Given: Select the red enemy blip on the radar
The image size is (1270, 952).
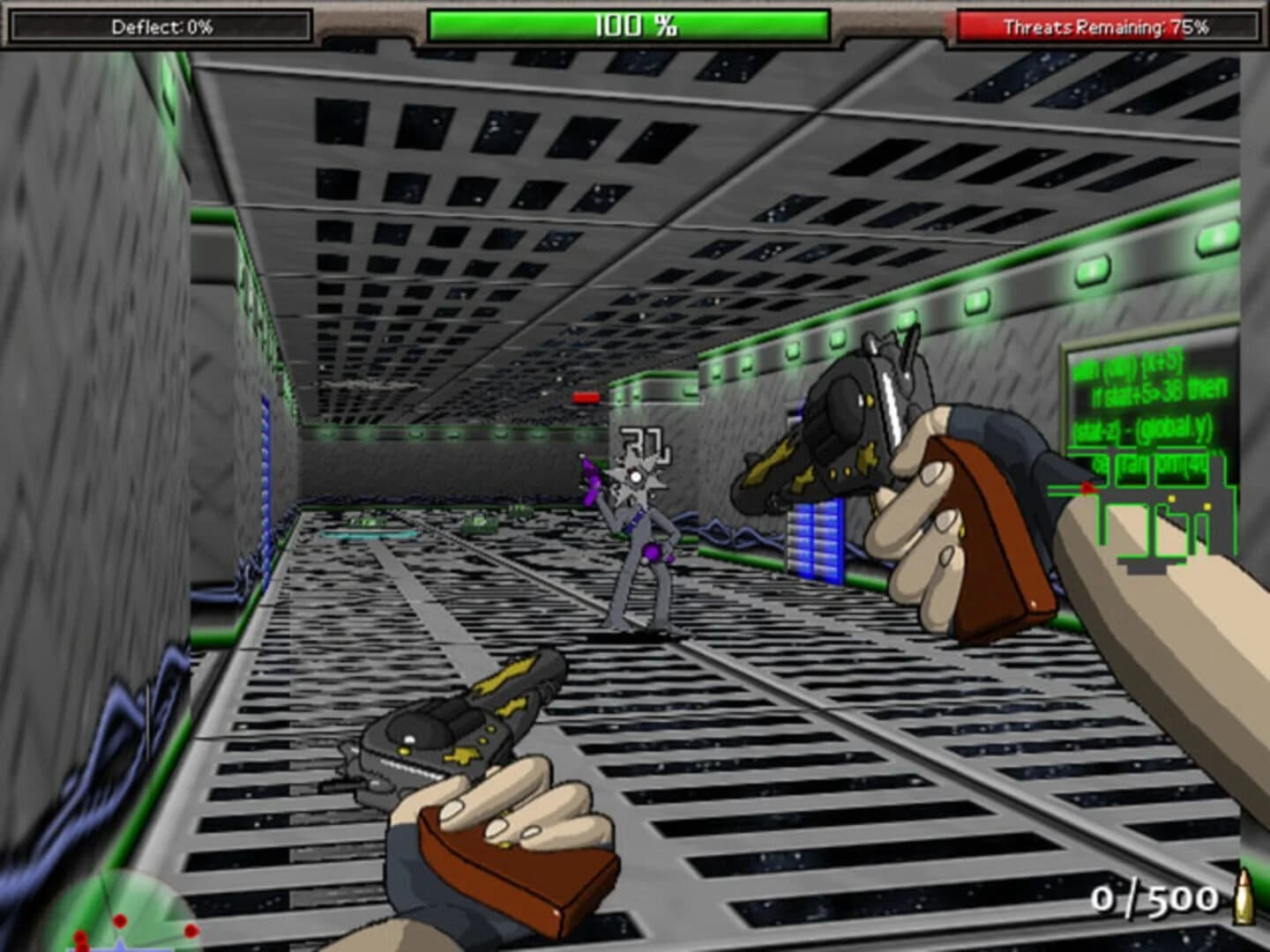Looking at the screenshot, I should point(119,921).
